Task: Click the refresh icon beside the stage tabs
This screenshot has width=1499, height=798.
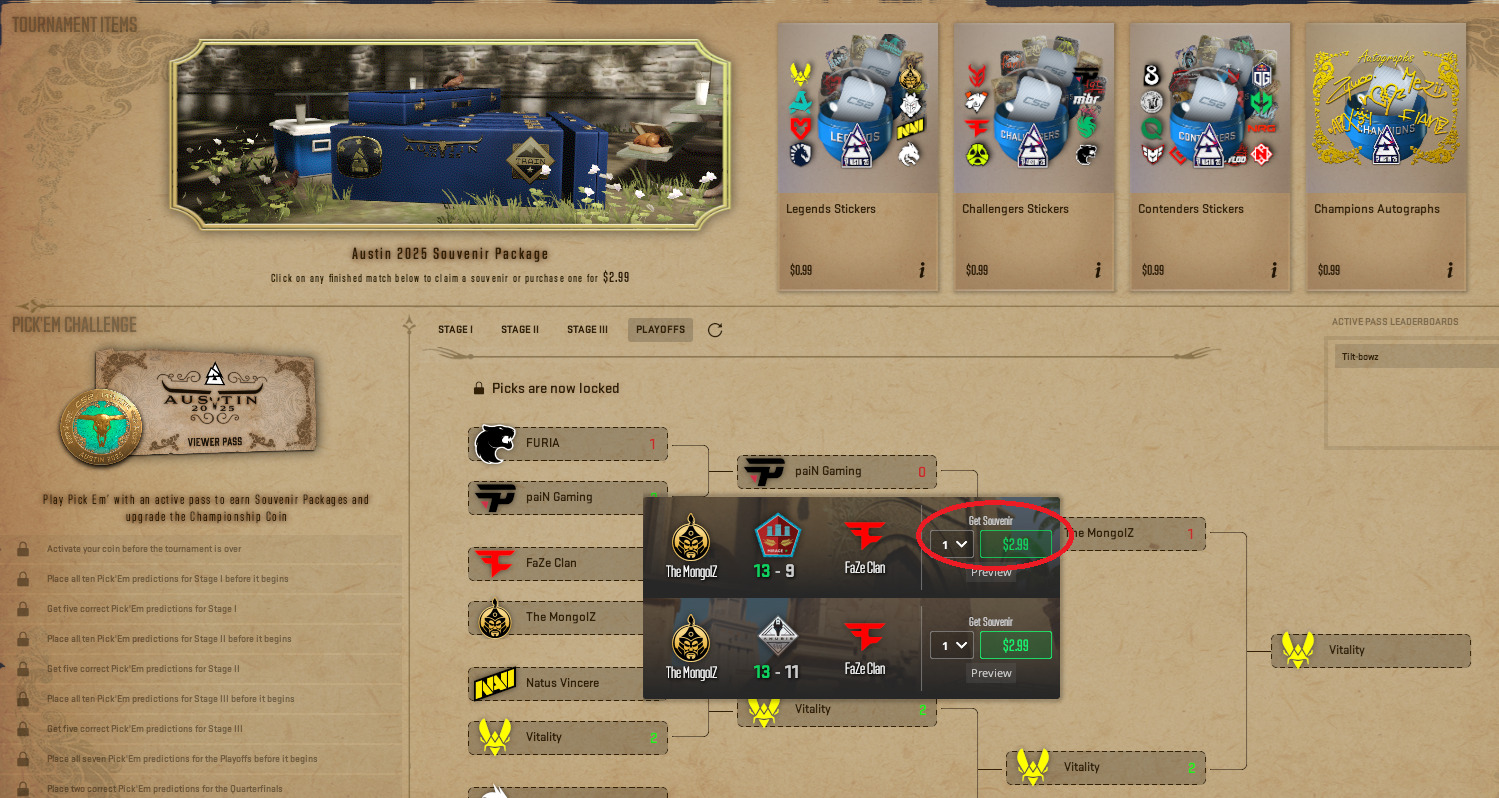Action: click(x=714, y=328)
